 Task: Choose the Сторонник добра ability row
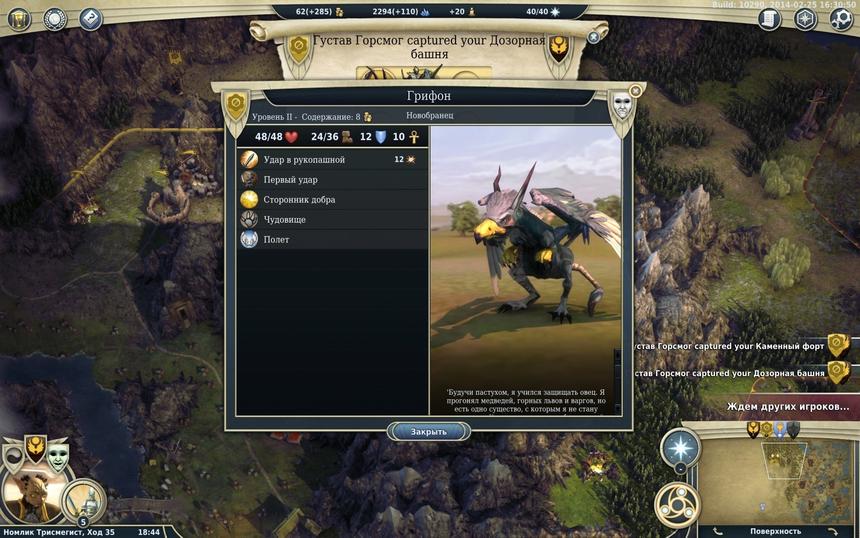coord(332,199)
